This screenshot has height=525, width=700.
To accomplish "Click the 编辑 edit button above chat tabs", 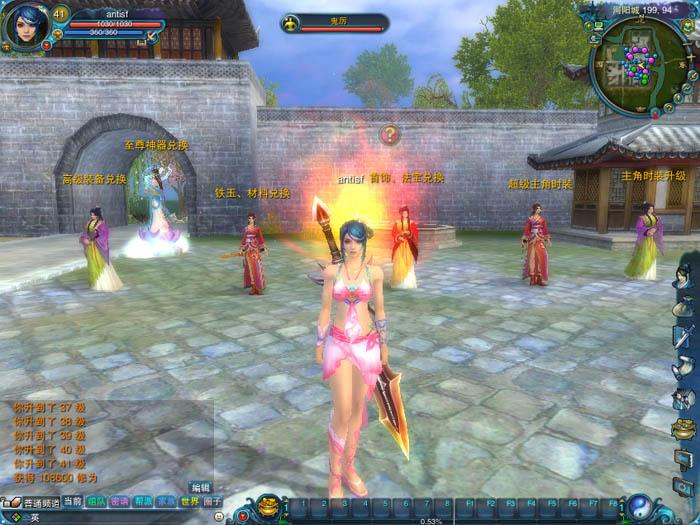I will [200, 488].
